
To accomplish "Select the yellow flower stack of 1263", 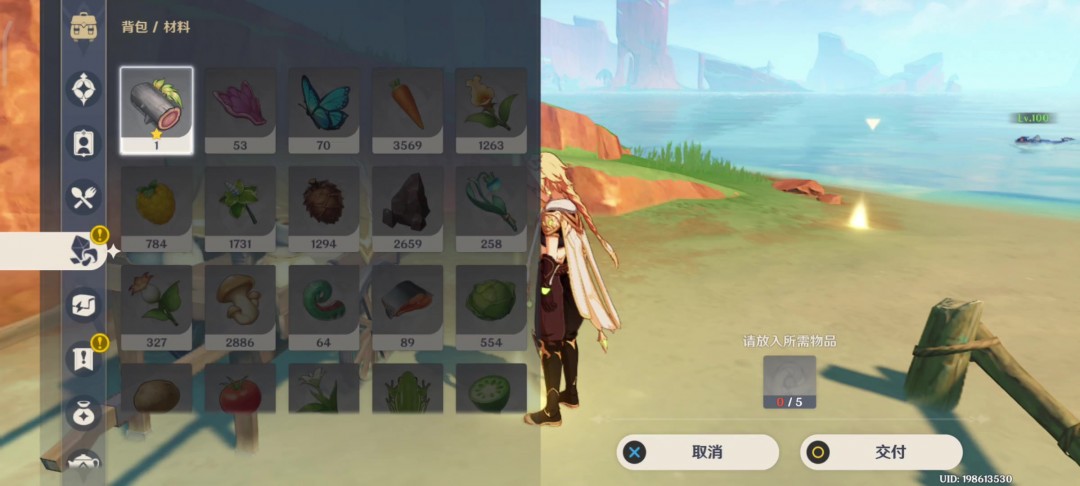I will (491, 109).
